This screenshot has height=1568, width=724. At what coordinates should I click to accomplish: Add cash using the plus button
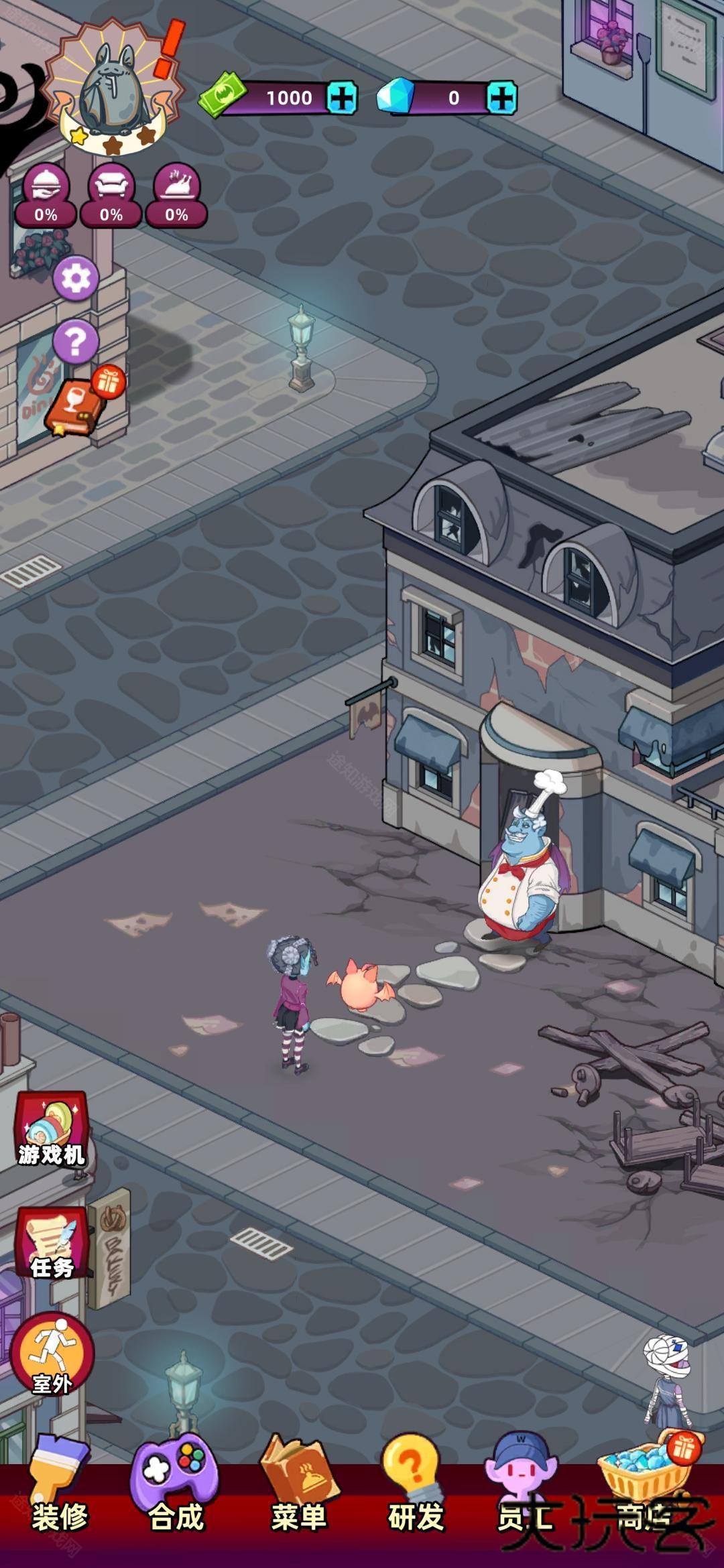342,98
